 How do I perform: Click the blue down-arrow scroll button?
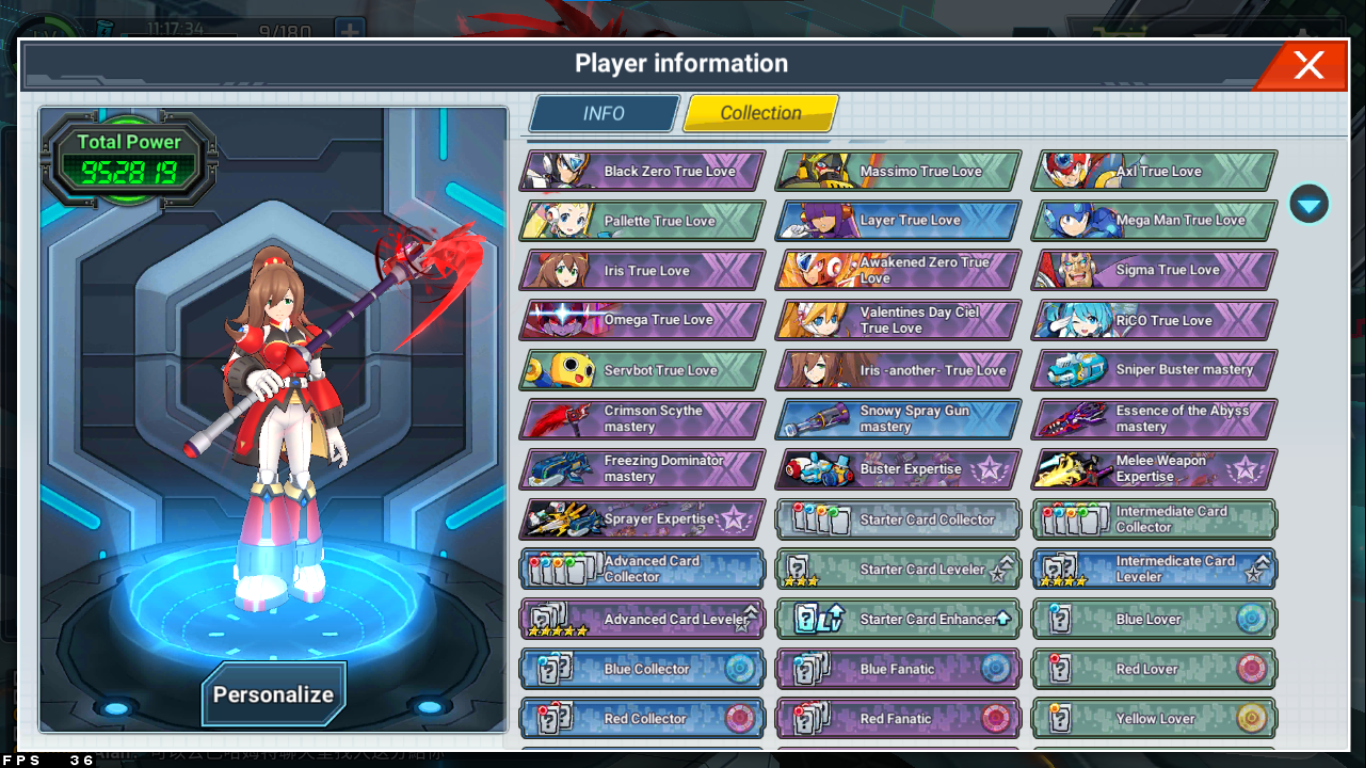[x=1309, y=204]
